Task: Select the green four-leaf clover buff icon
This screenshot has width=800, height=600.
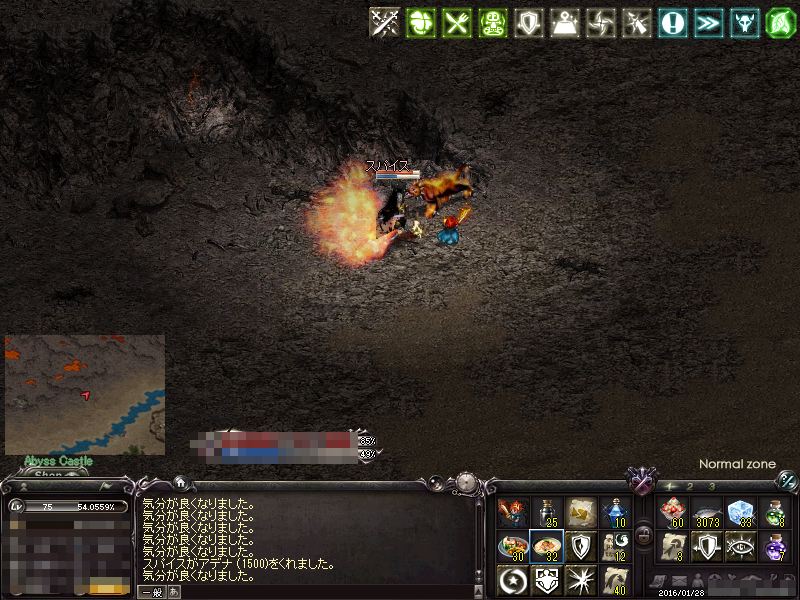Action: (420, 22)
